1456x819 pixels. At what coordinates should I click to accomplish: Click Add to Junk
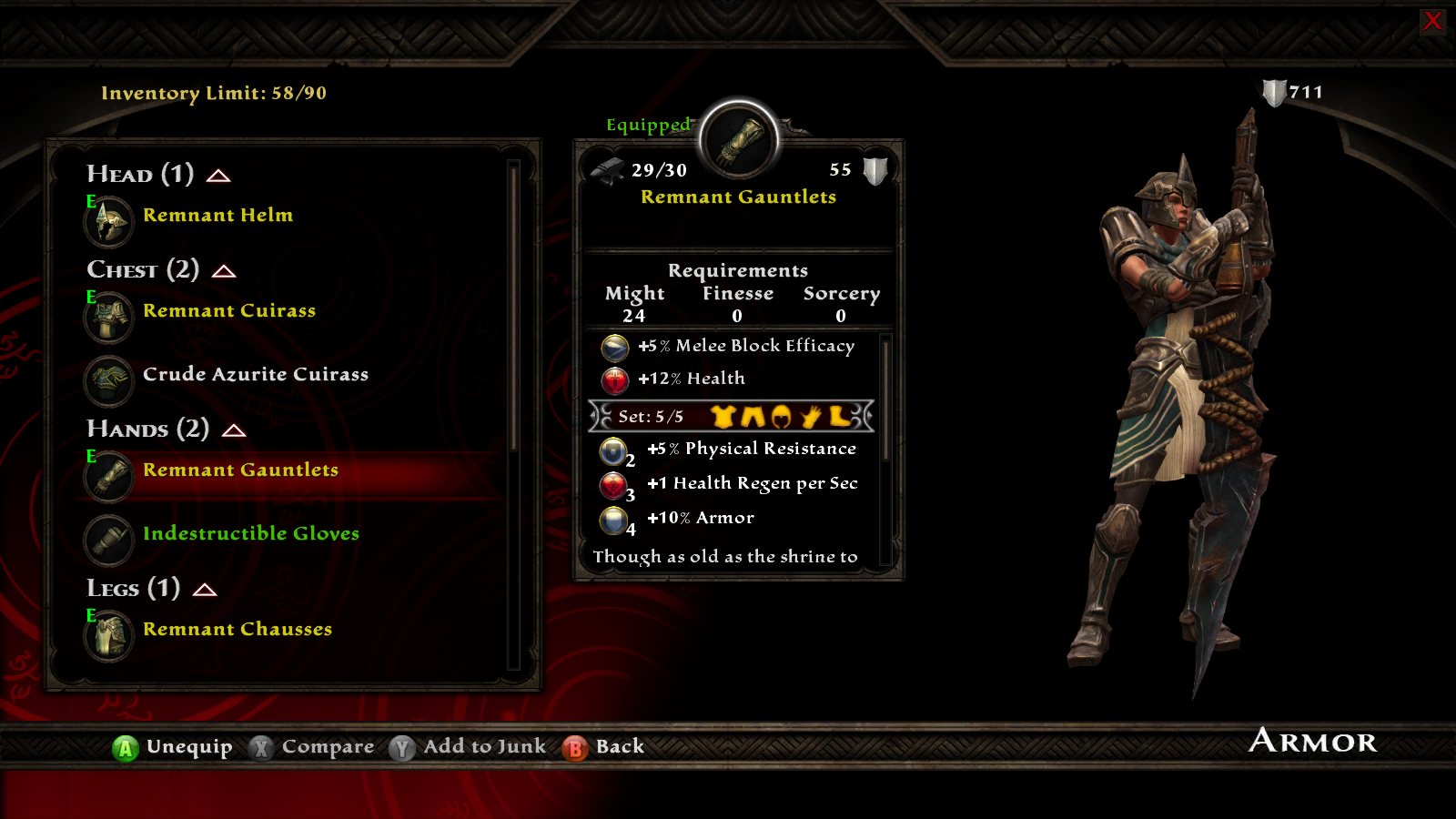coord(484,747)
